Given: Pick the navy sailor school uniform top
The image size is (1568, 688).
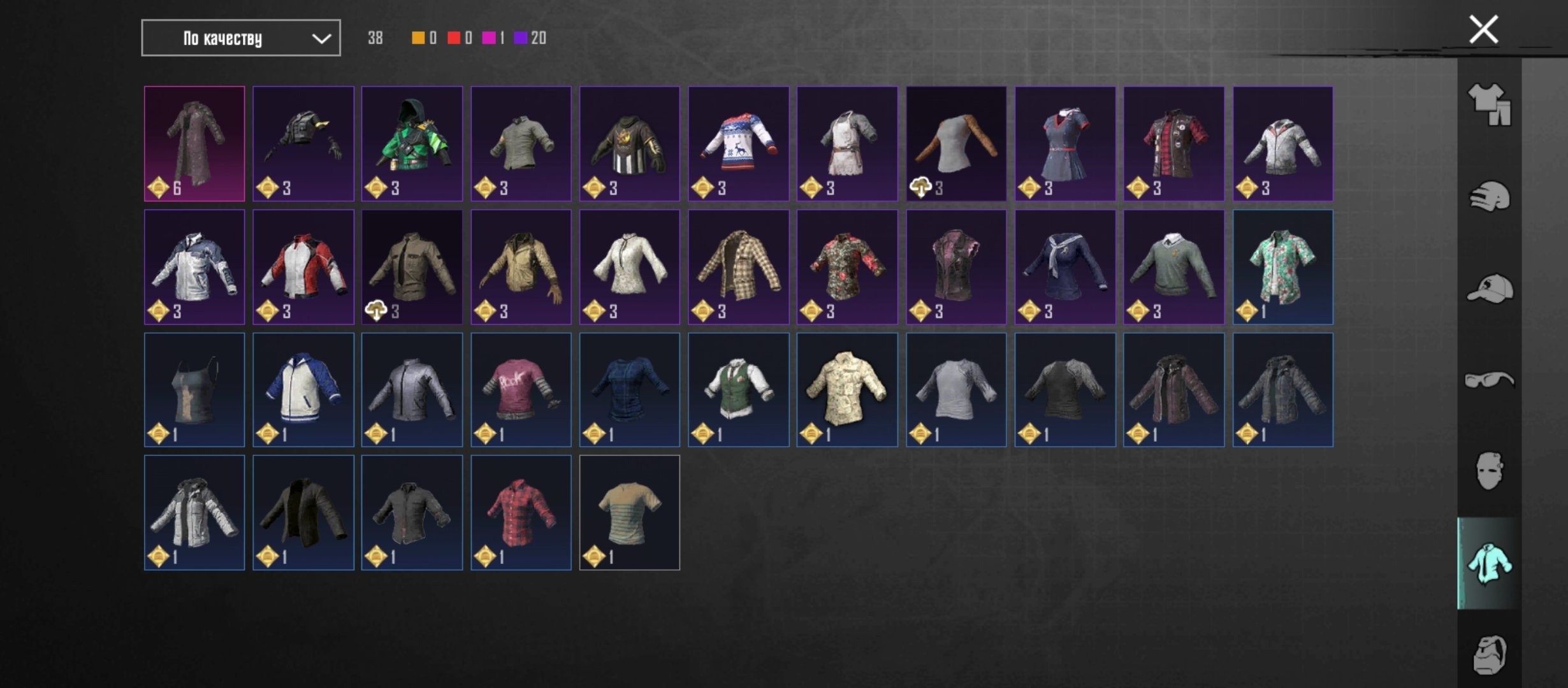Looking at the screenshot, I should point(1064,267).
